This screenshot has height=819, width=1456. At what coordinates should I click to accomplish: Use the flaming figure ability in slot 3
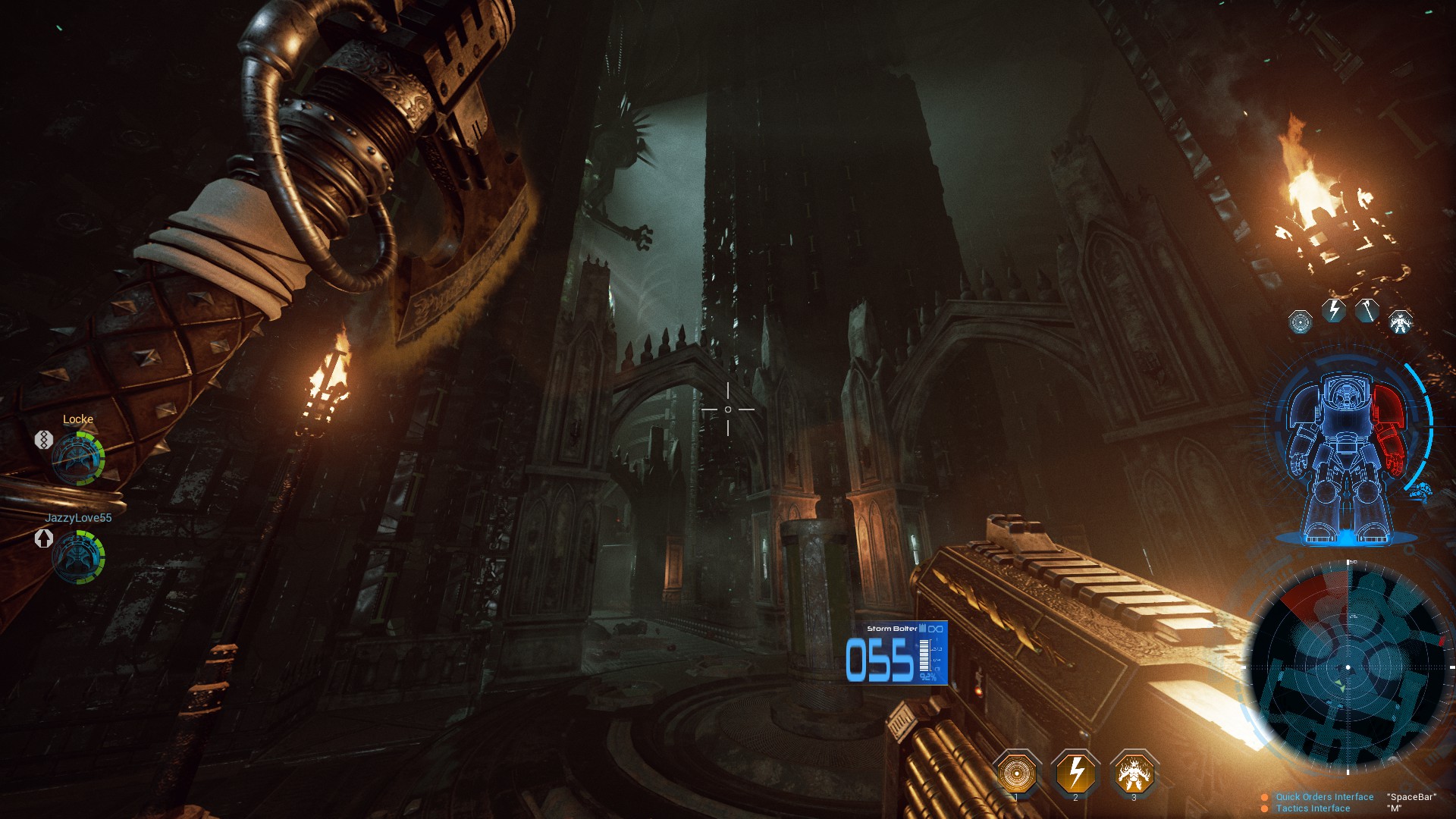click(1134, 773)
